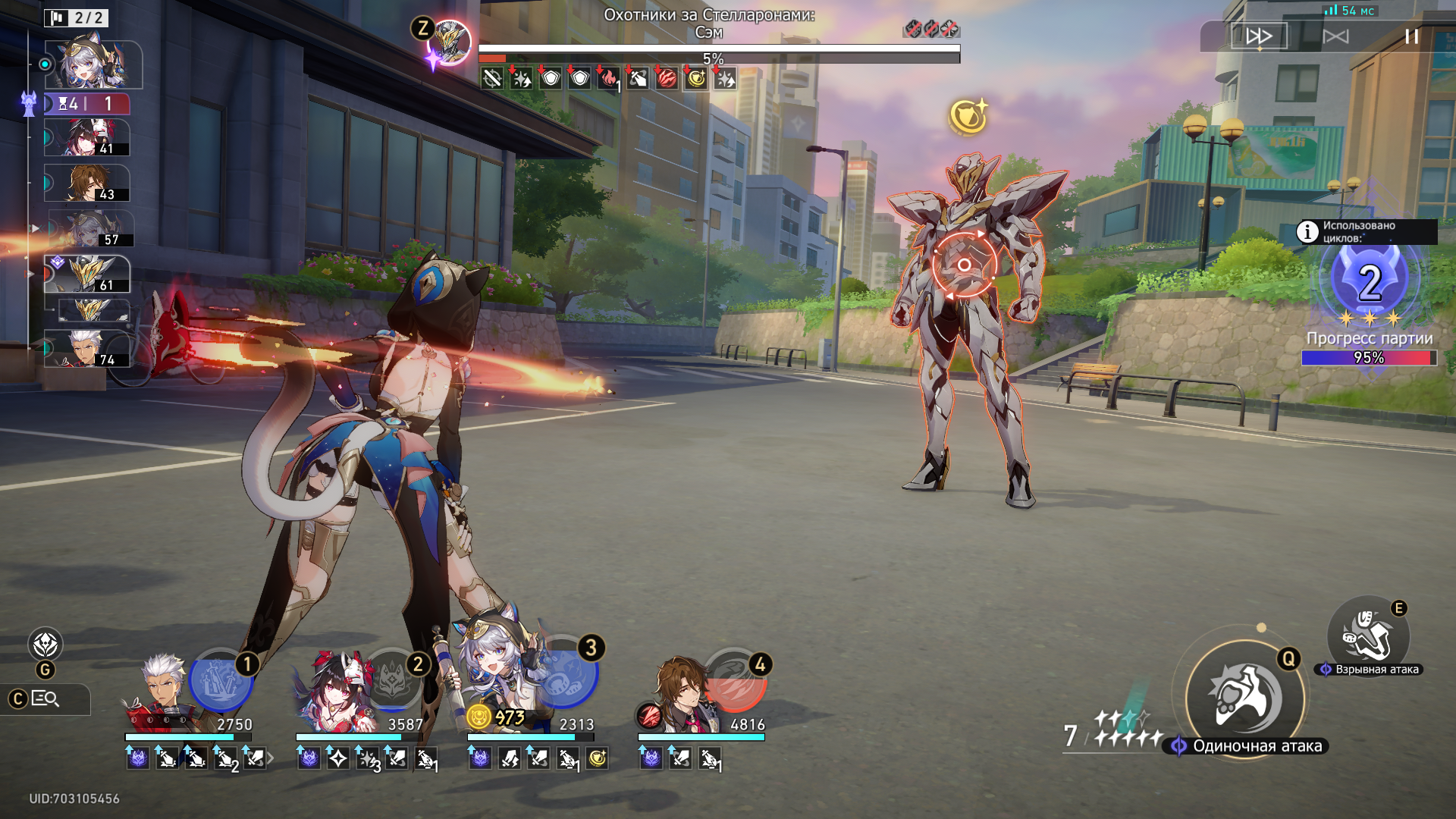Open the cycles used info tooltip

(1307, 231)
